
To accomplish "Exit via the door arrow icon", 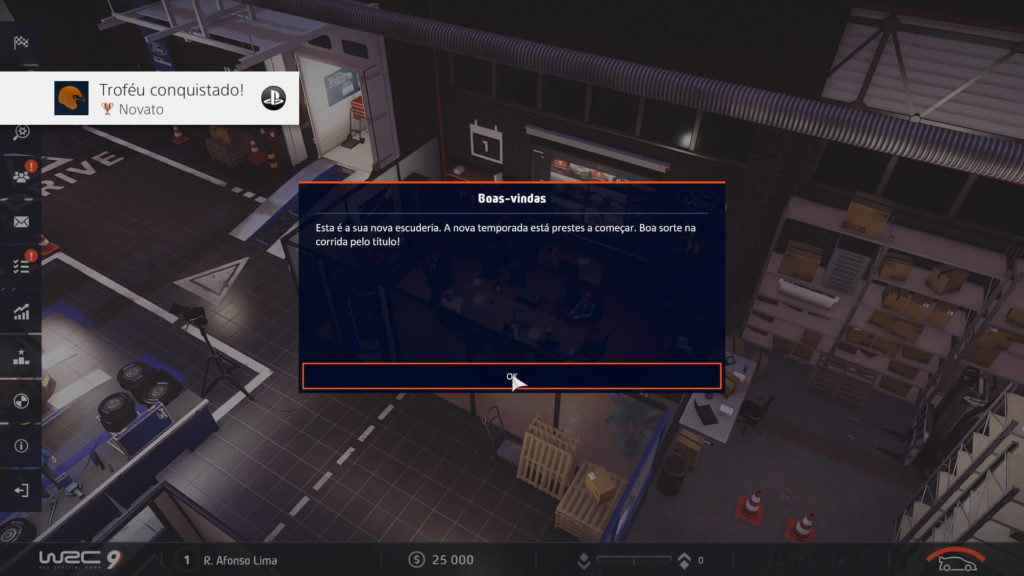I will pyautogui.click(x=21, y=491).
